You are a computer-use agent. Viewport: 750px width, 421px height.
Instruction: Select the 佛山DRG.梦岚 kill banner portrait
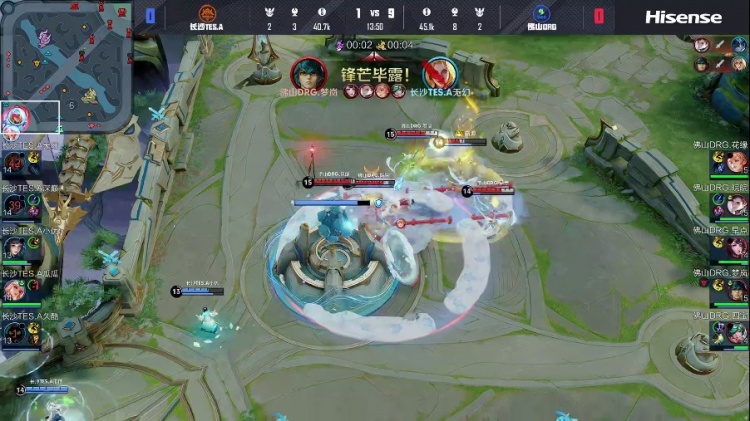pos(307,72)
